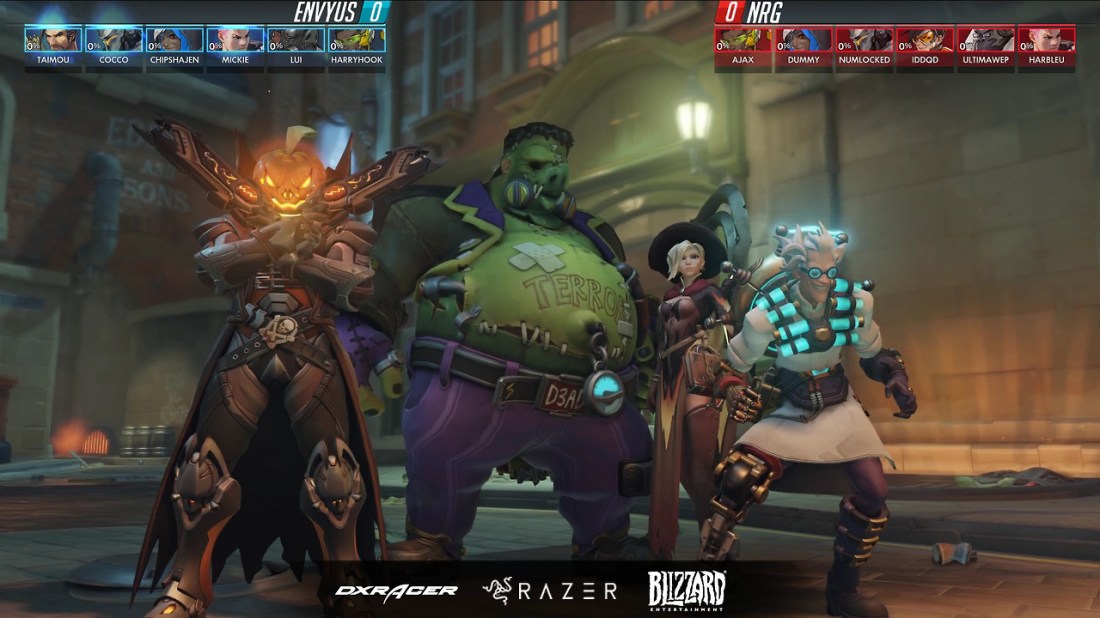Click Mickie's hero portrait
This screenshot has width=1100, height=618.
[x=235, y=40]
